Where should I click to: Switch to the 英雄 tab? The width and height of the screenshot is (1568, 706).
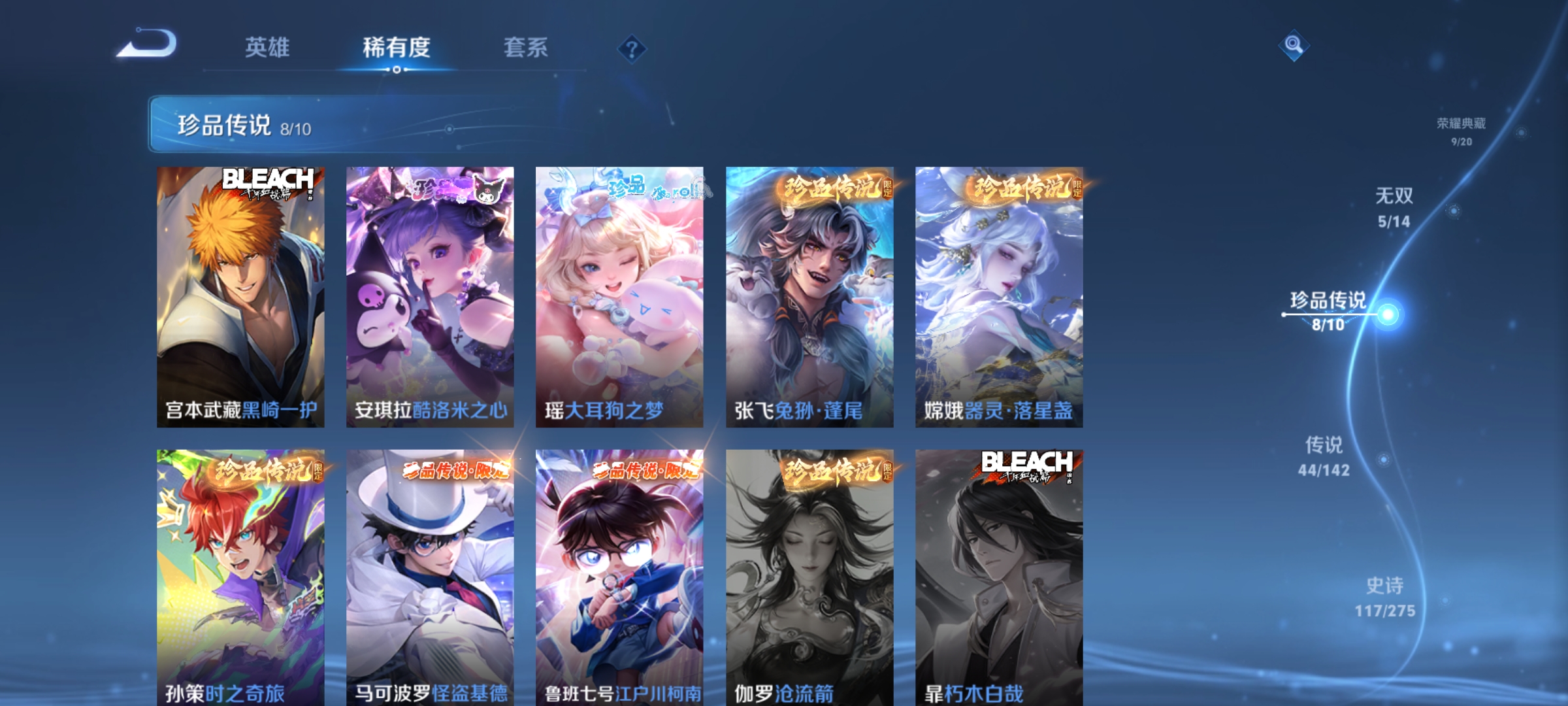pos(267,47)
